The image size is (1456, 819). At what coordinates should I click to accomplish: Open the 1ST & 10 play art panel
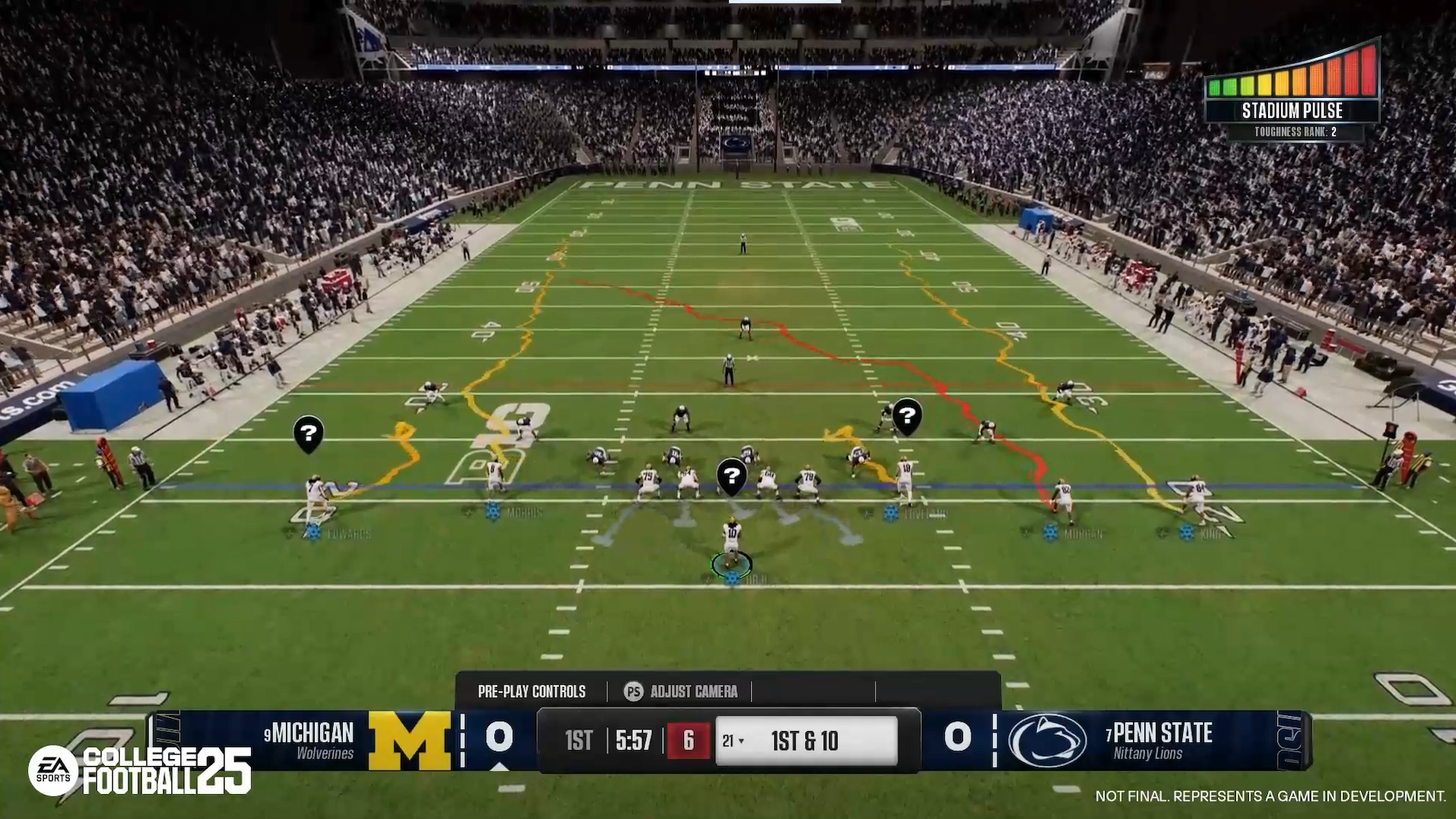point(806,742)
